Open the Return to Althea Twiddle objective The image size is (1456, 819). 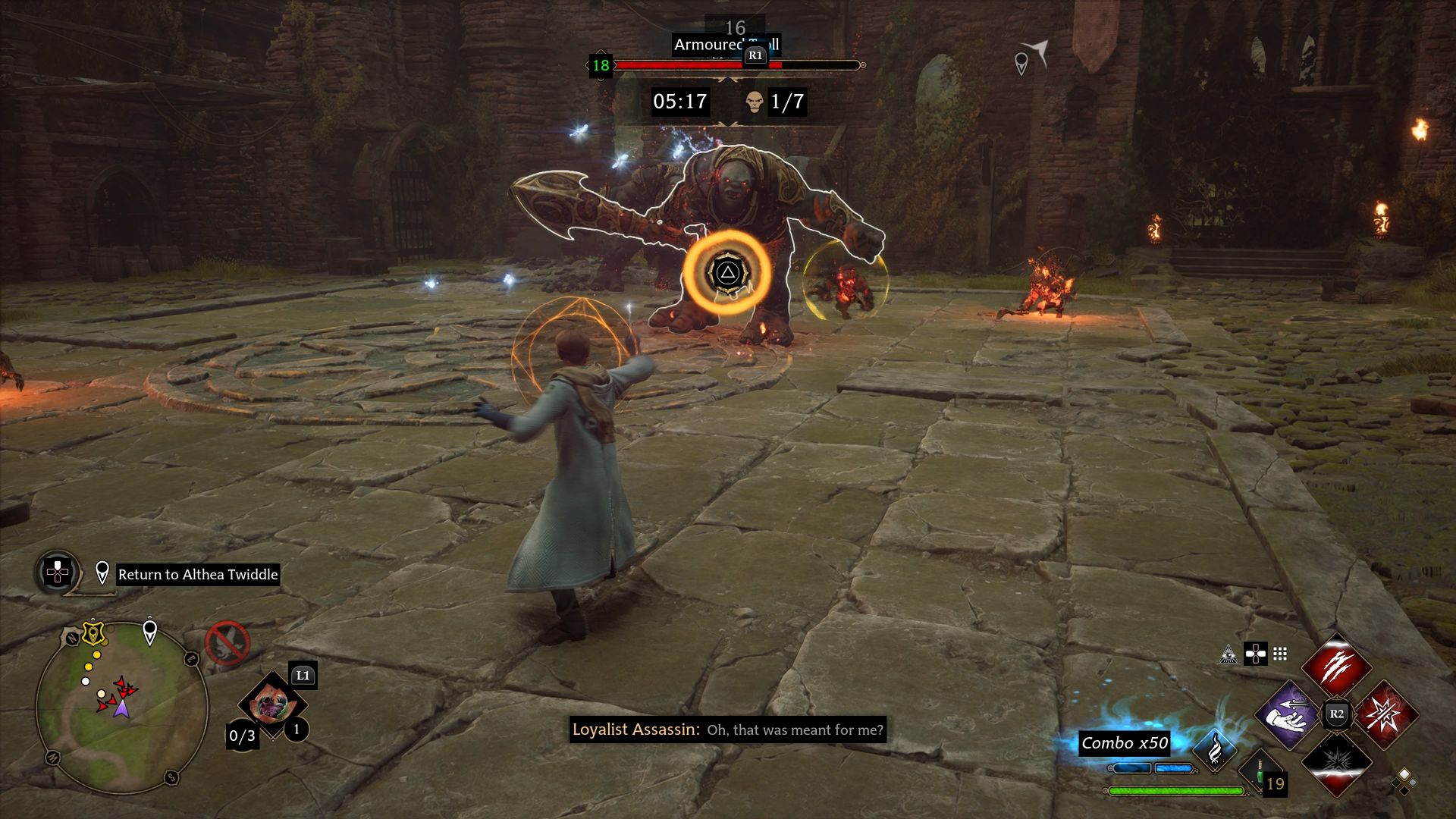click(198, 574)
